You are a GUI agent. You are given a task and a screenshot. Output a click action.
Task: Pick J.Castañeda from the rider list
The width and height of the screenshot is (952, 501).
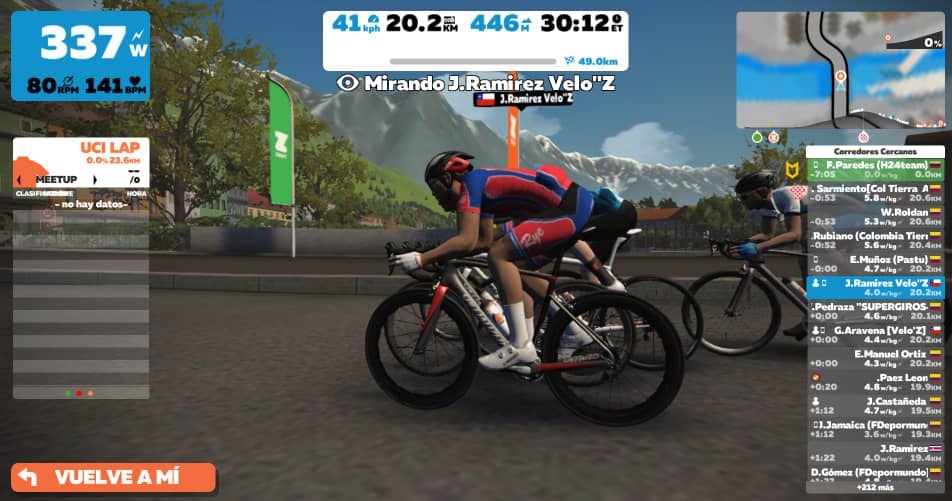(x=876, y=405)
